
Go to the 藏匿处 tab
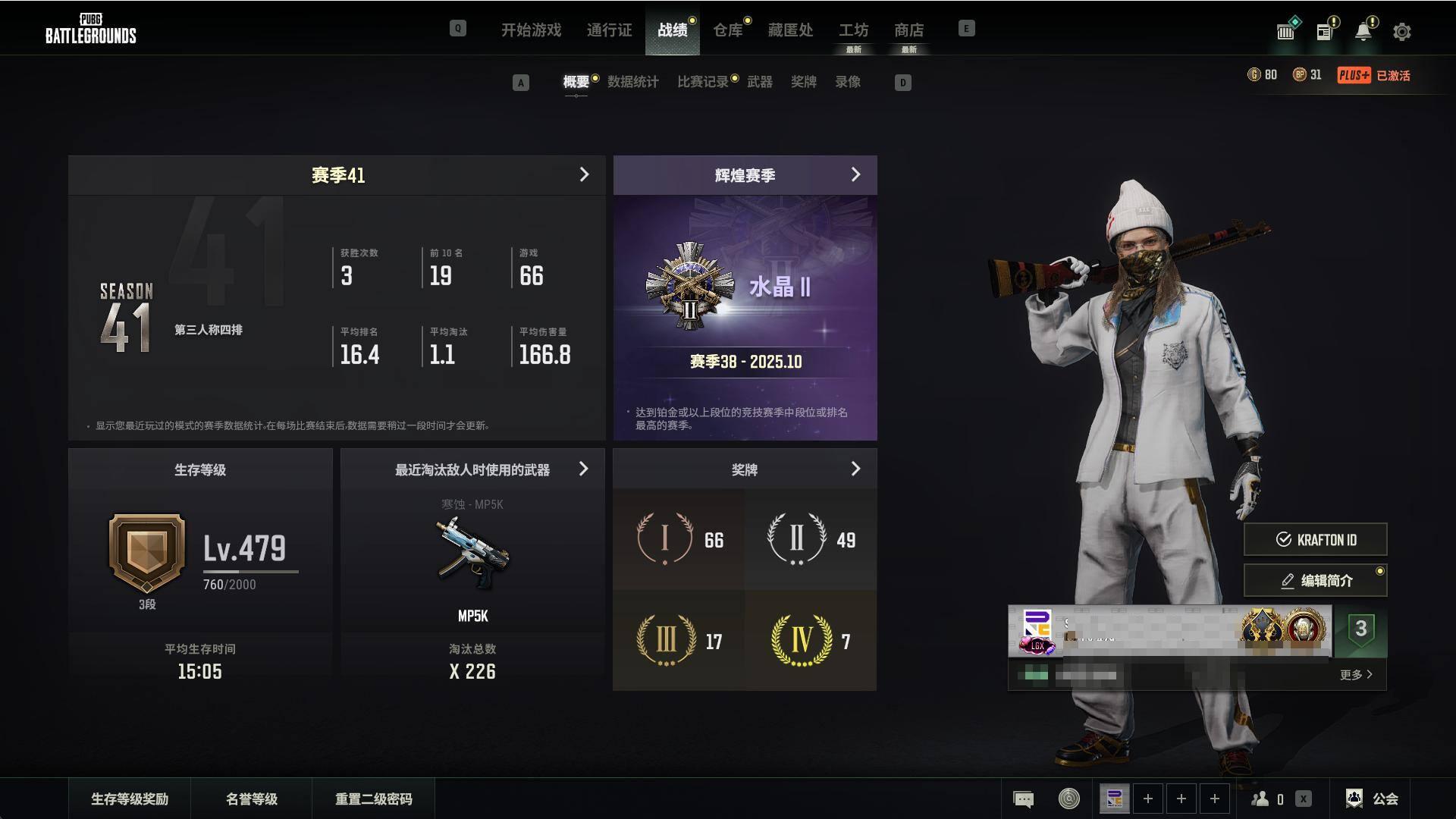(790, 30)
